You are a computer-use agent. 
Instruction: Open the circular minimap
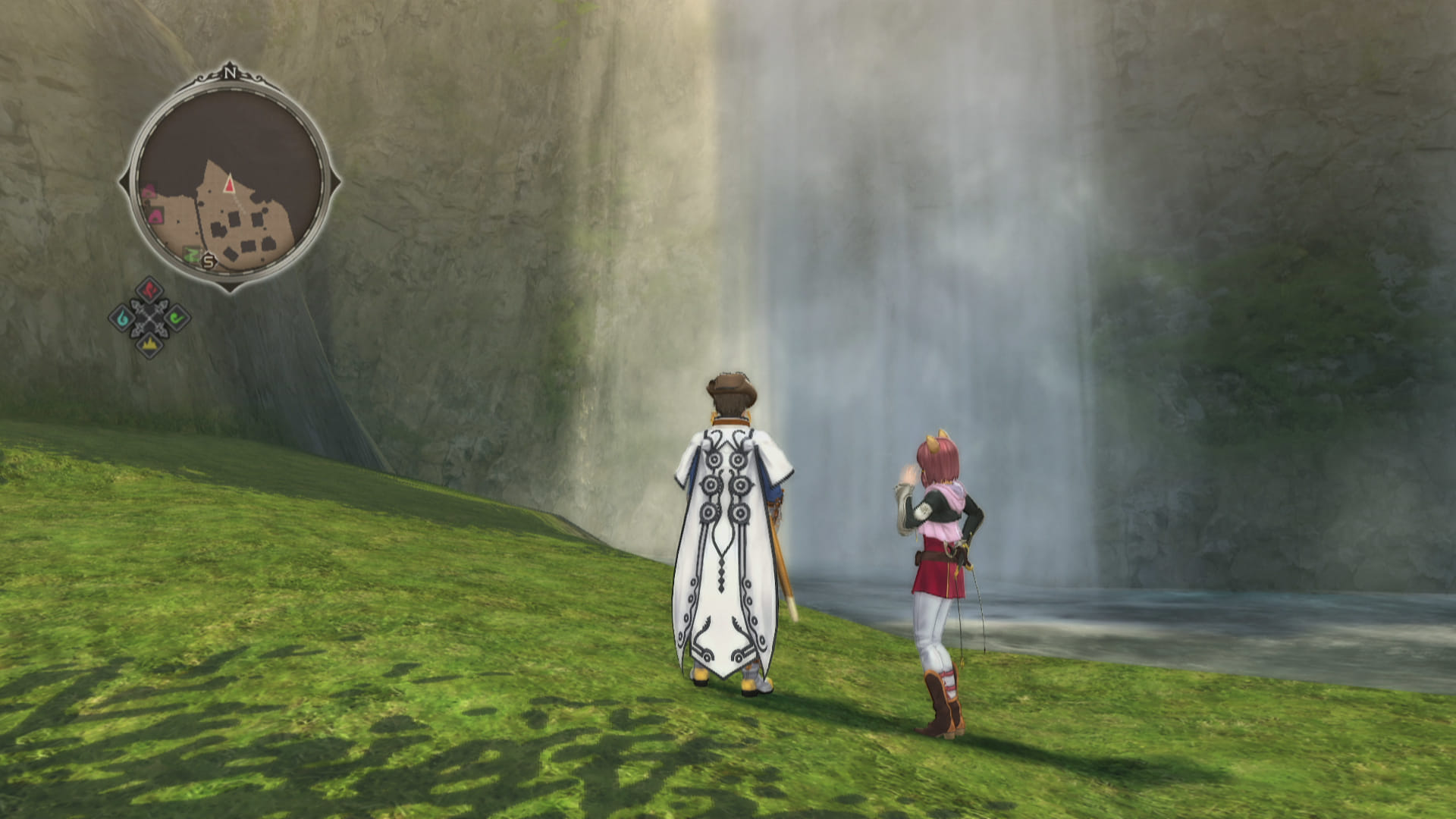point(229,180)
